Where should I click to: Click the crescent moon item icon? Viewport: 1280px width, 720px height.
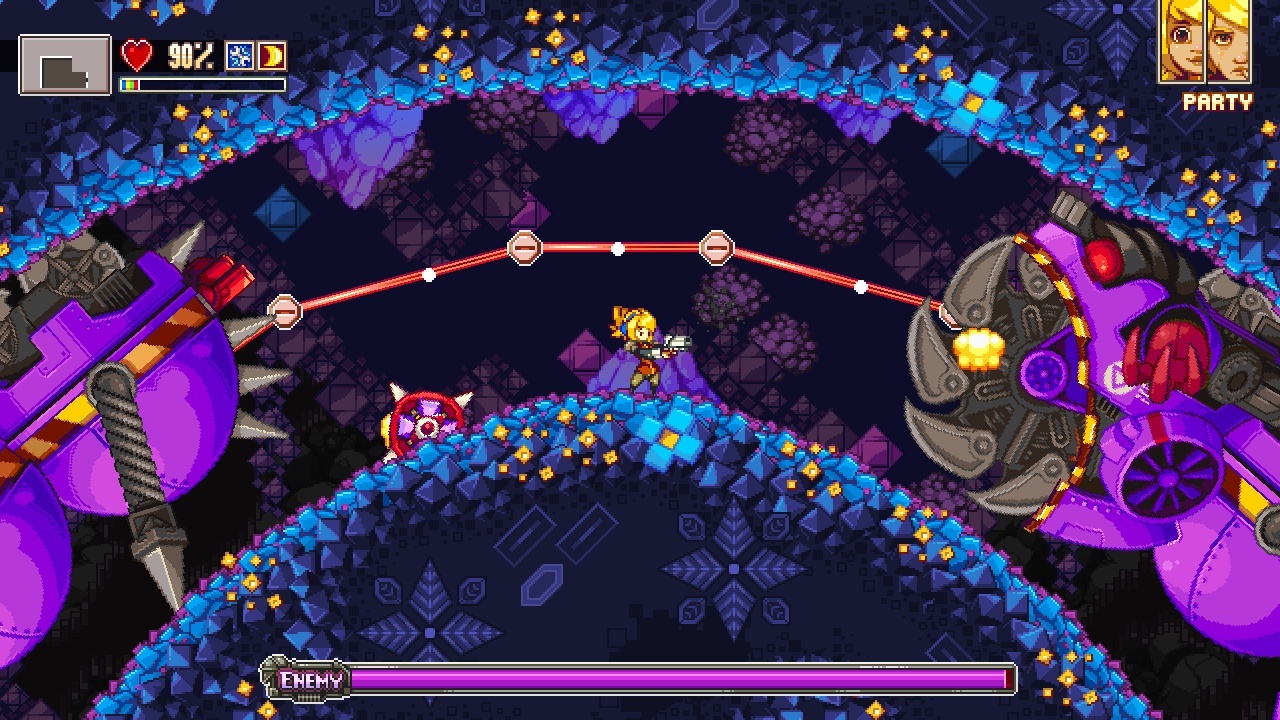point(272,55)
